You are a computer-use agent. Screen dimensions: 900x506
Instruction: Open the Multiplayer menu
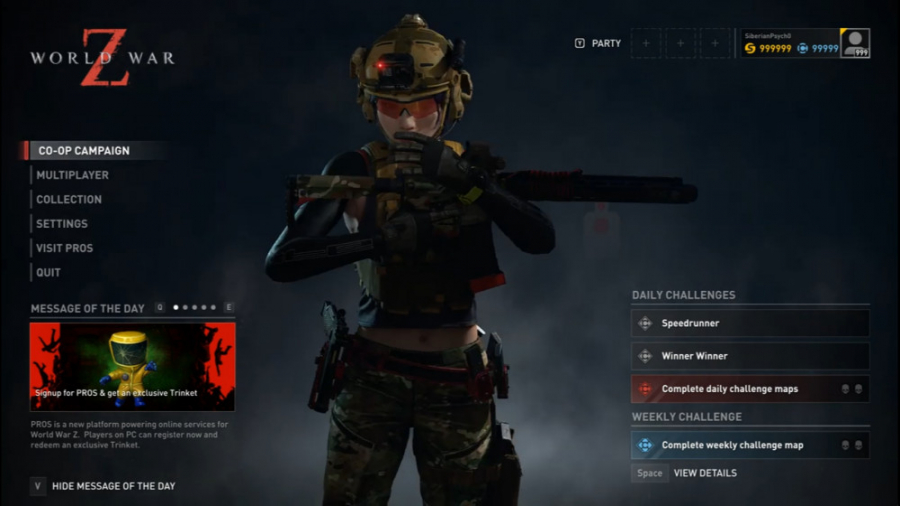[x=72, y=175]
